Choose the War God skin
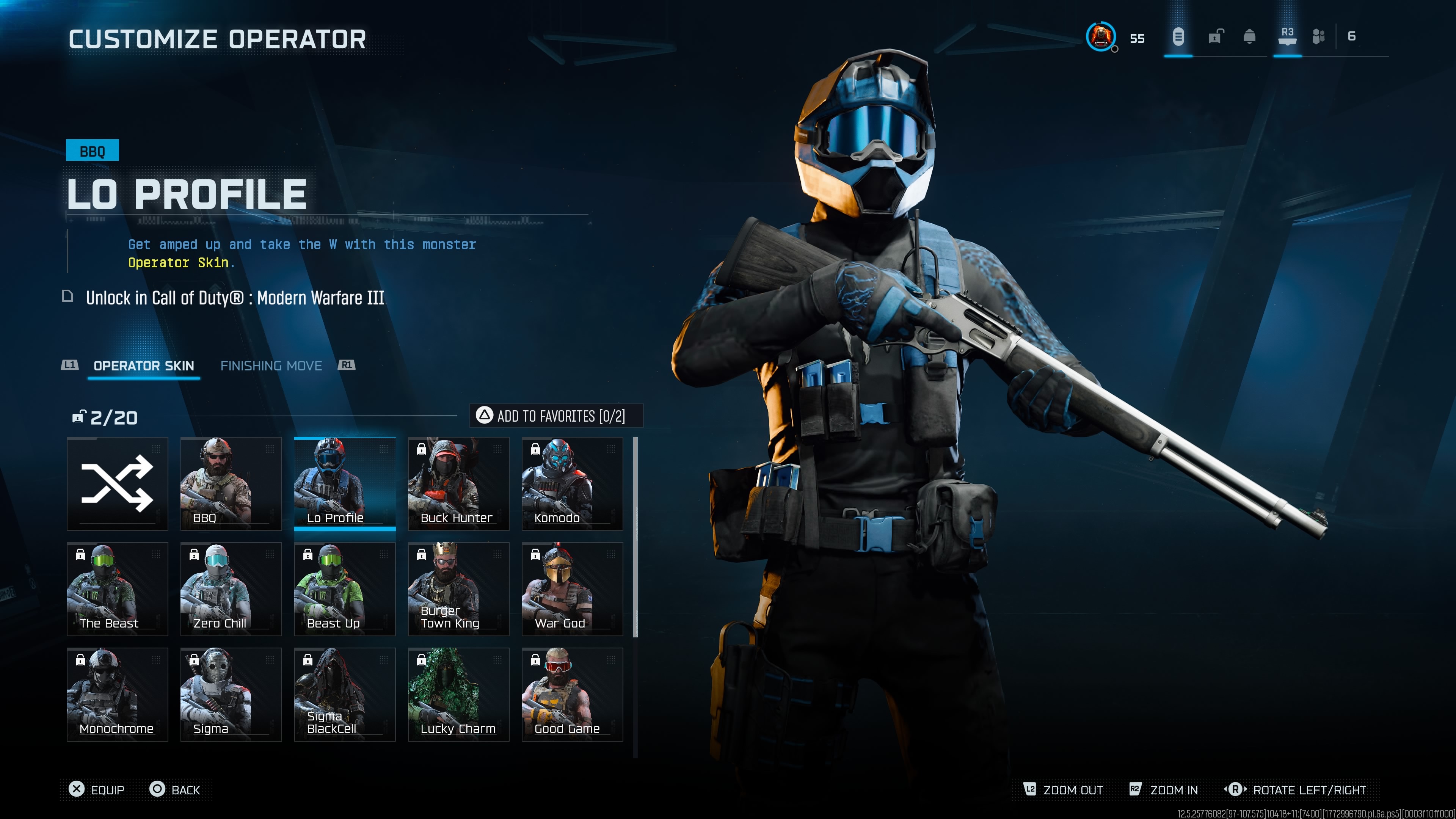This screenshot has width=1456, height=819. (572, 588)
